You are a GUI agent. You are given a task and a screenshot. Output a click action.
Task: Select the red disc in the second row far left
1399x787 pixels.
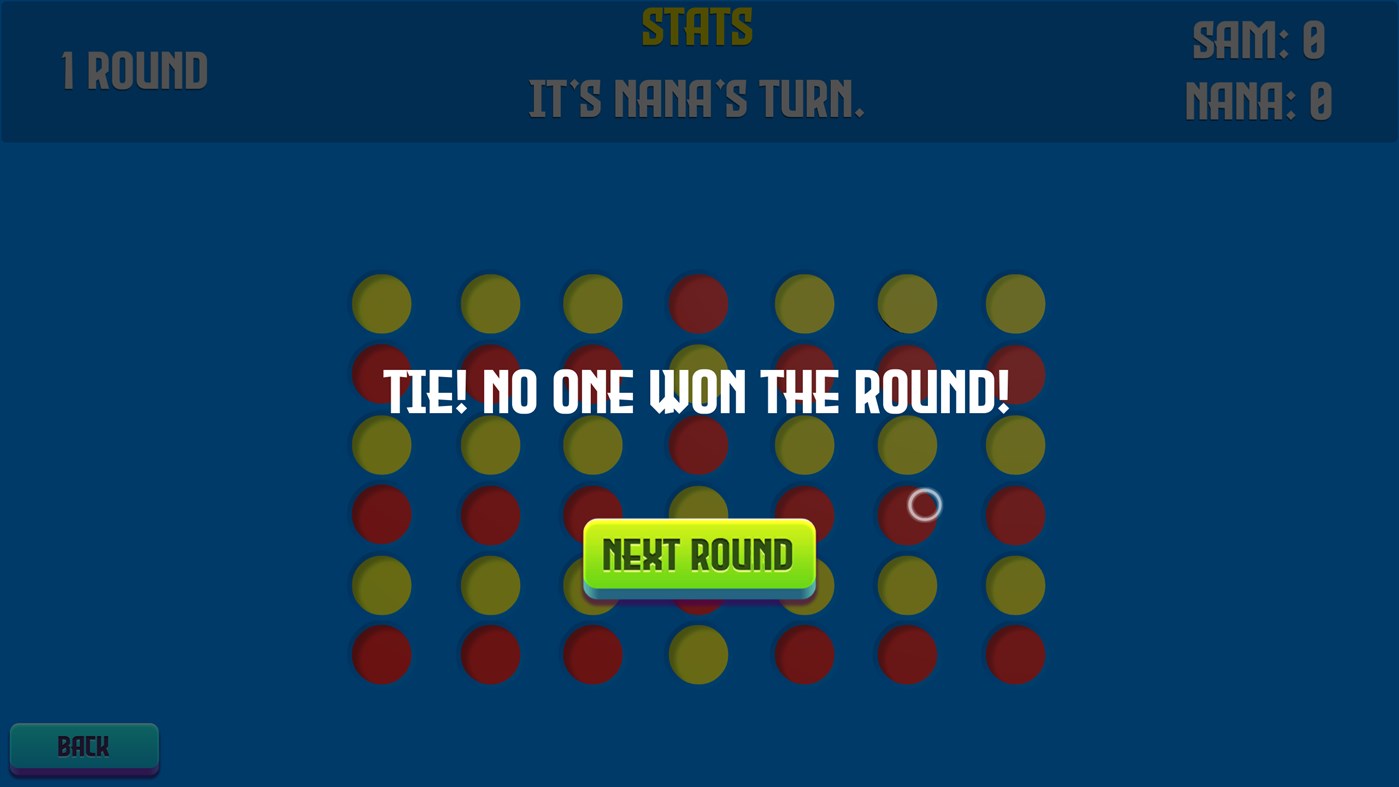click(x=381, y=373)
